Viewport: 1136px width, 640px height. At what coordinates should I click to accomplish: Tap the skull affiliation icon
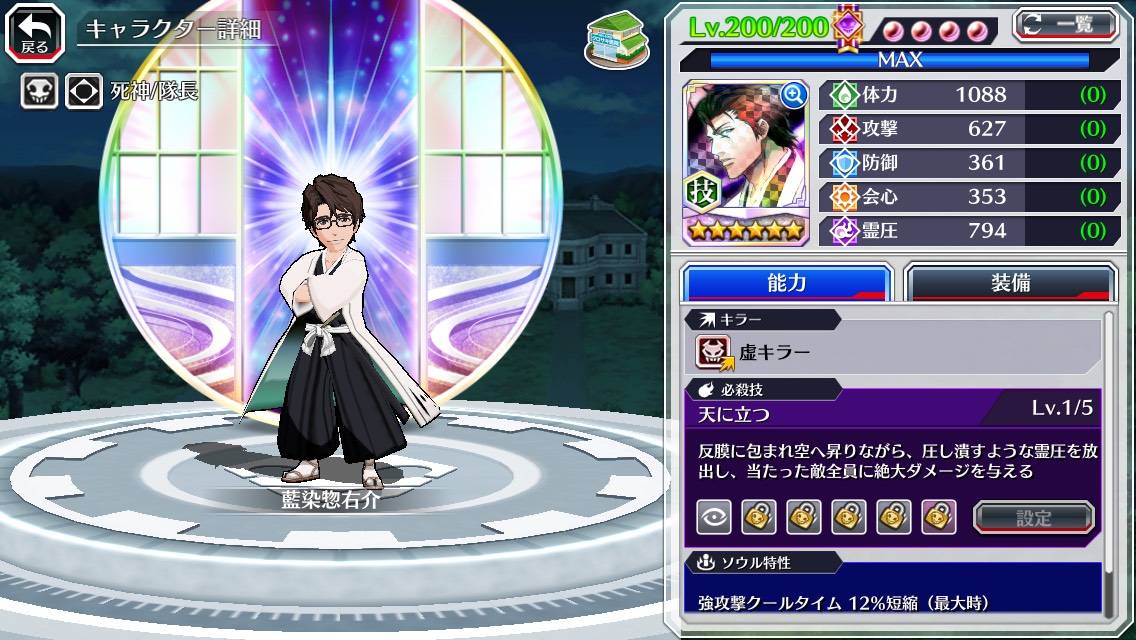coord(39,92)
